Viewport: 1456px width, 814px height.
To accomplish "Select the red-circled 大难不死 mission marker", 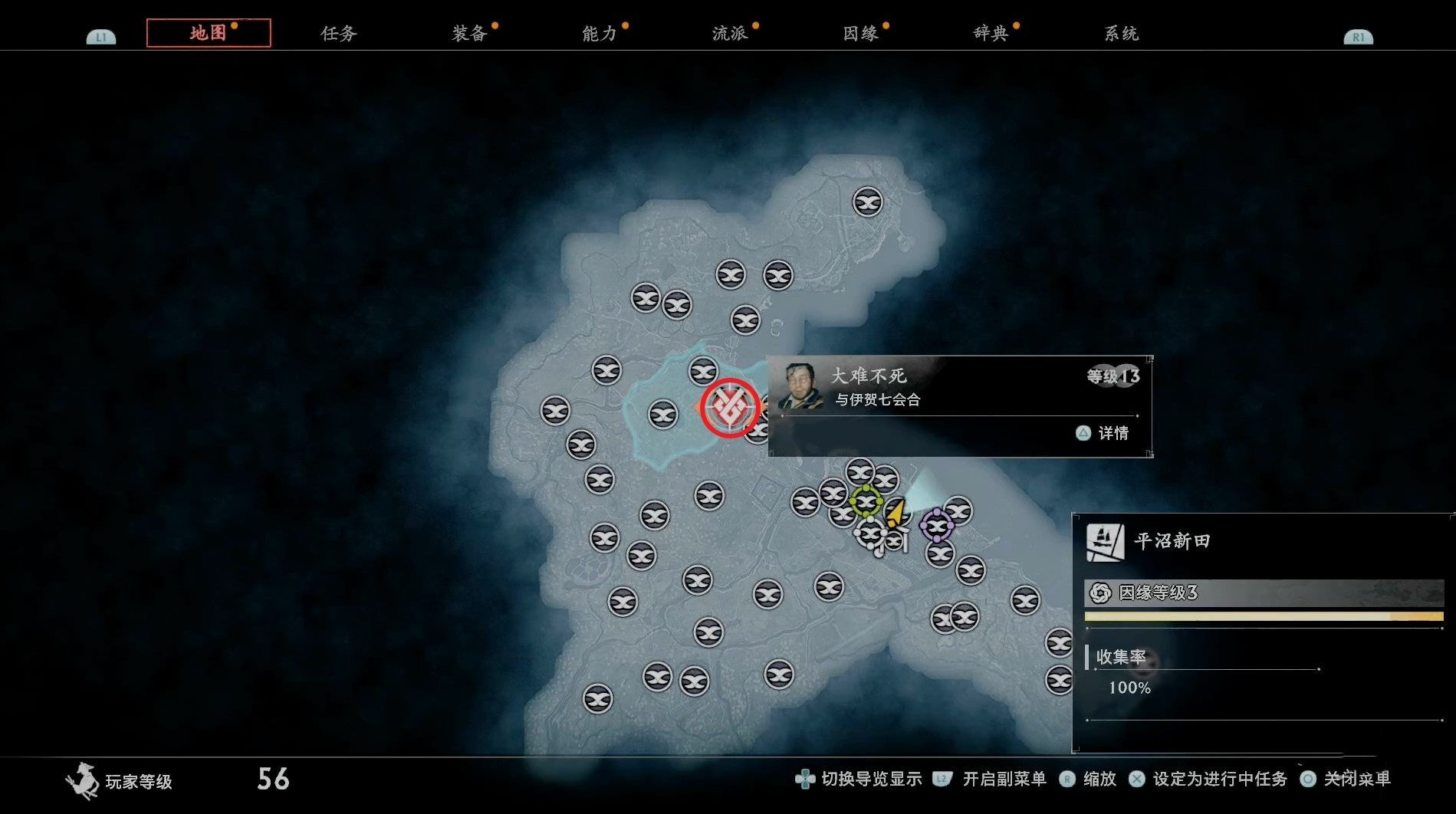I will click(729, 408).
